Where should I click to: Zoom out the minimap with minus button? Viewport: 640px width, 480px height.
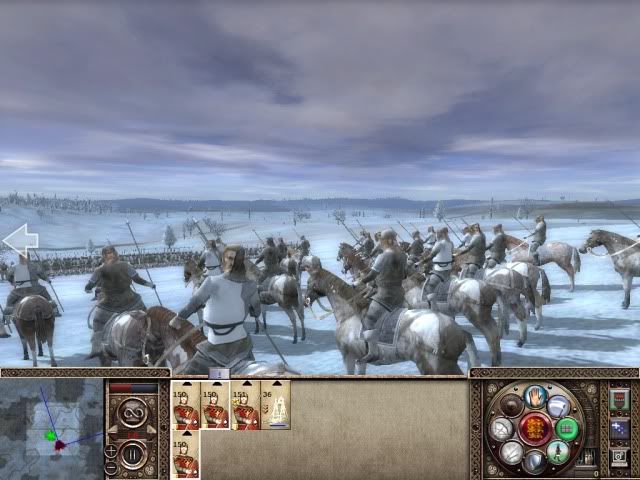110,467
